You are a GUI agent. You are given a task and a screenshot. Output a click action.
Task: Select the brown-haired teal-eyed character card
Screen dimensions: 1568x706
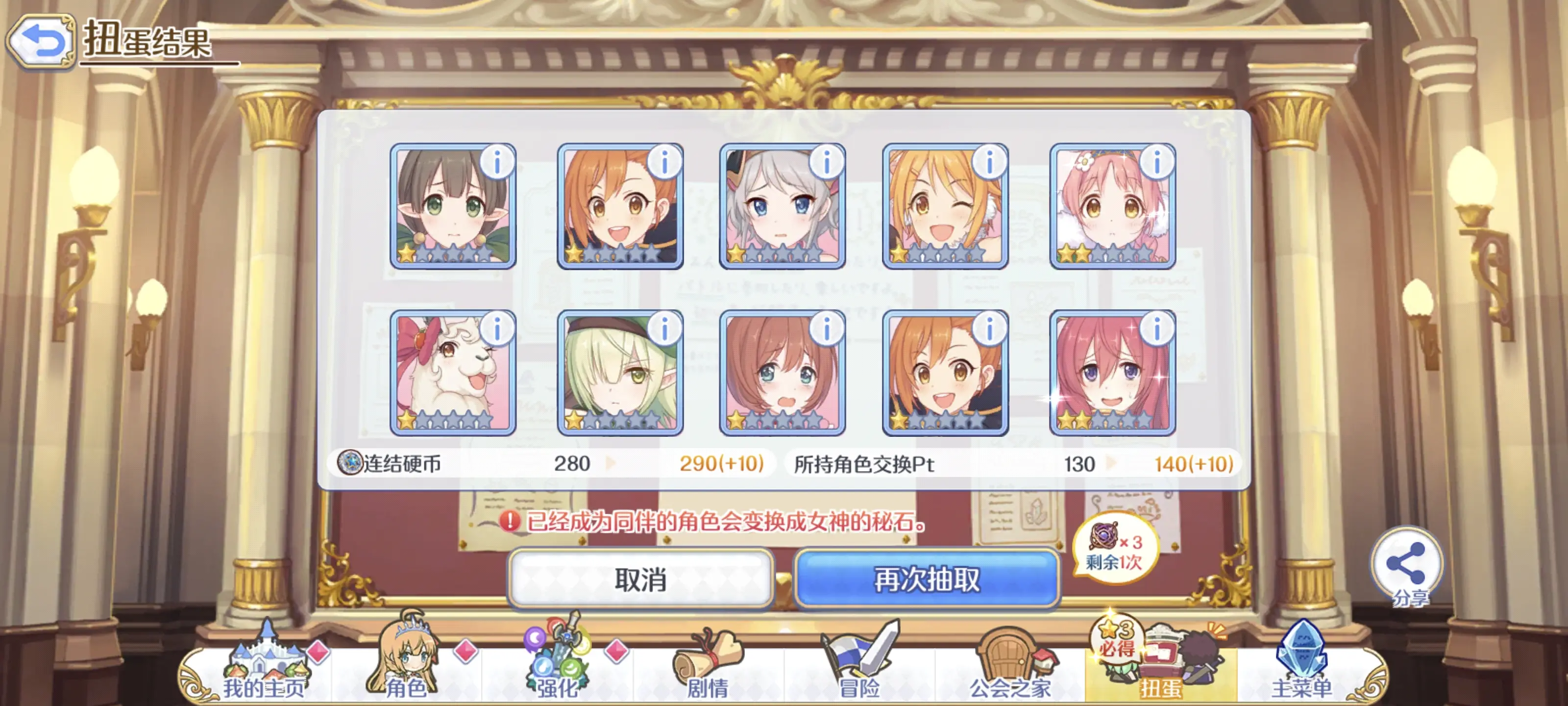click(x=782, y=374)
